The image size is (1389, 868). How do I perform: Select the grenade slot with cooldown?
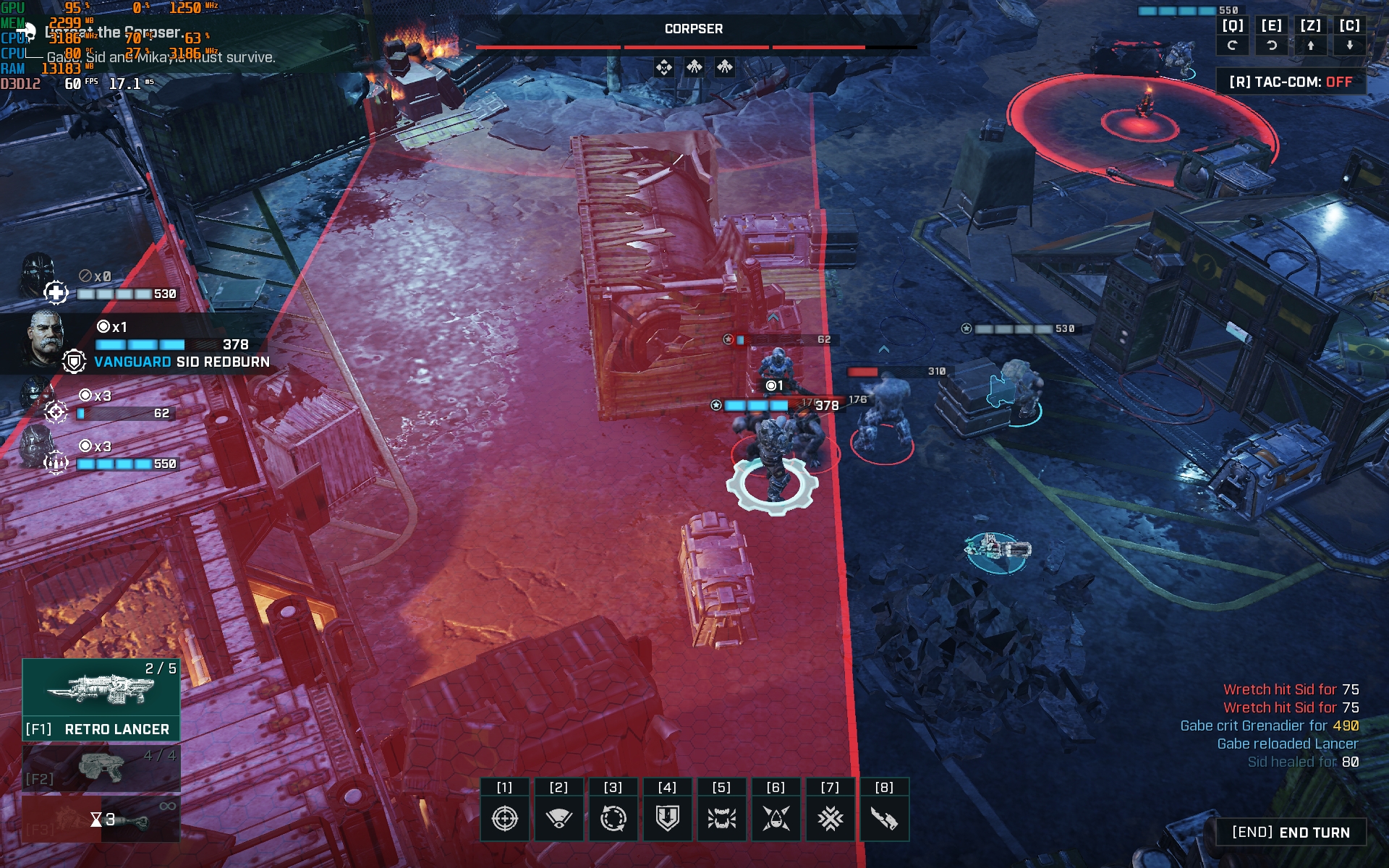click(x=101, y=819)
